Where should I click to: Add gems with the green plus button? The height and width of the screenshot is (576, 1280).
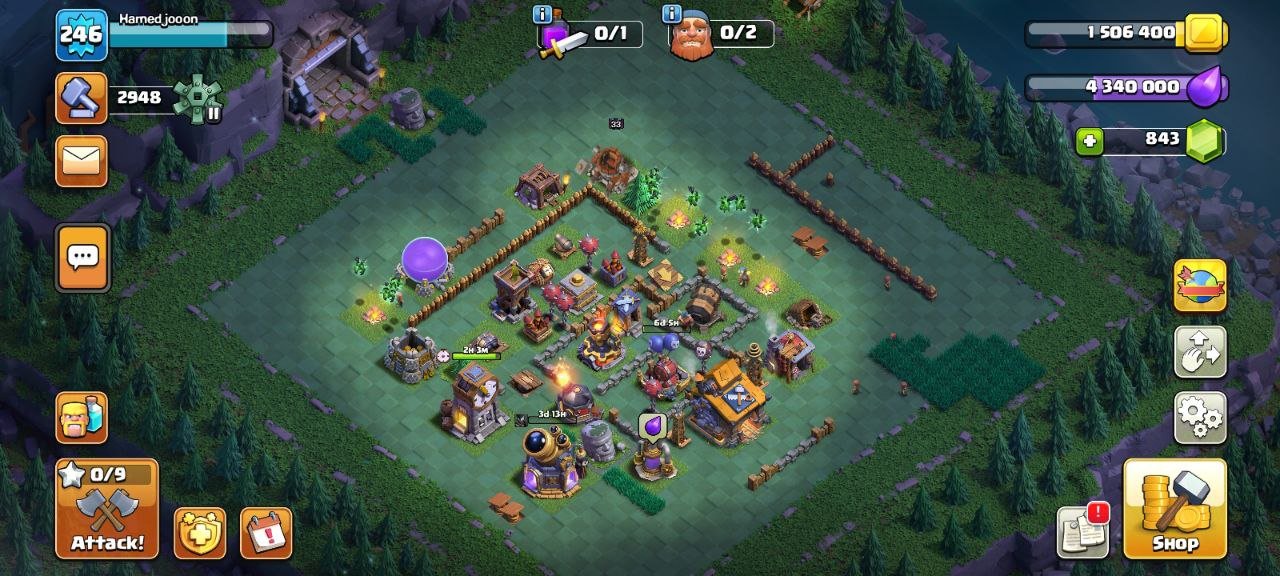click(x=1091, y=142)
